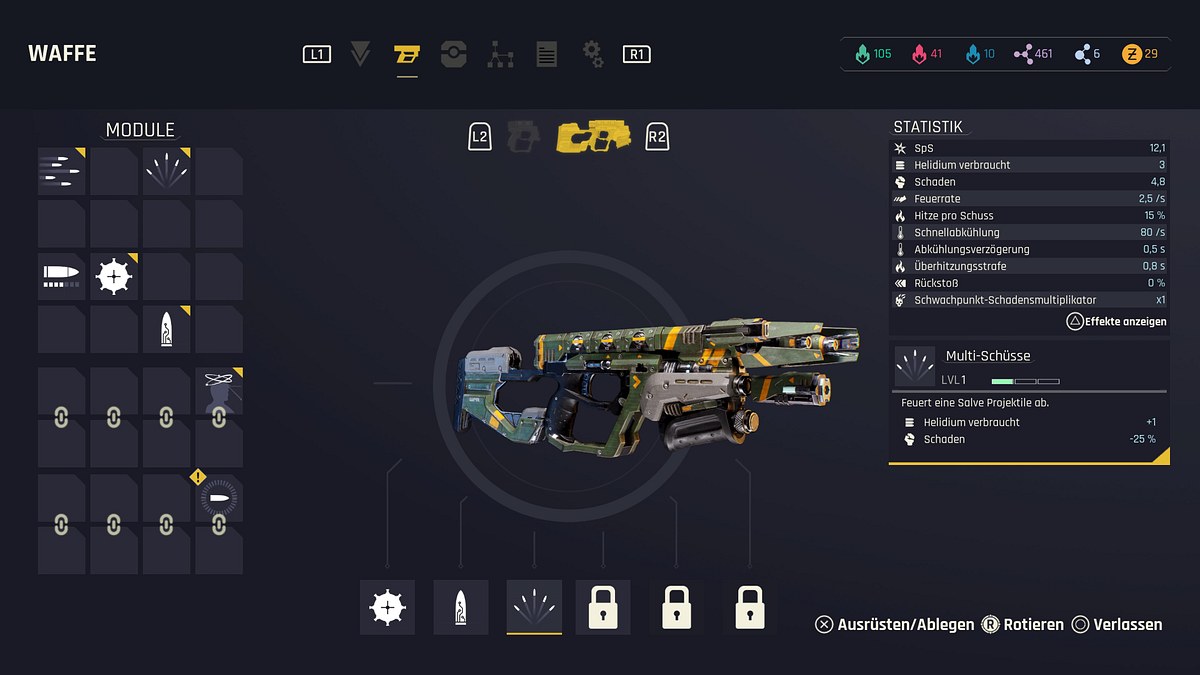This screenshot has height=675, width=1200.
Task: Select the crosshair gear module in the grid
Action: click(114, 276)
